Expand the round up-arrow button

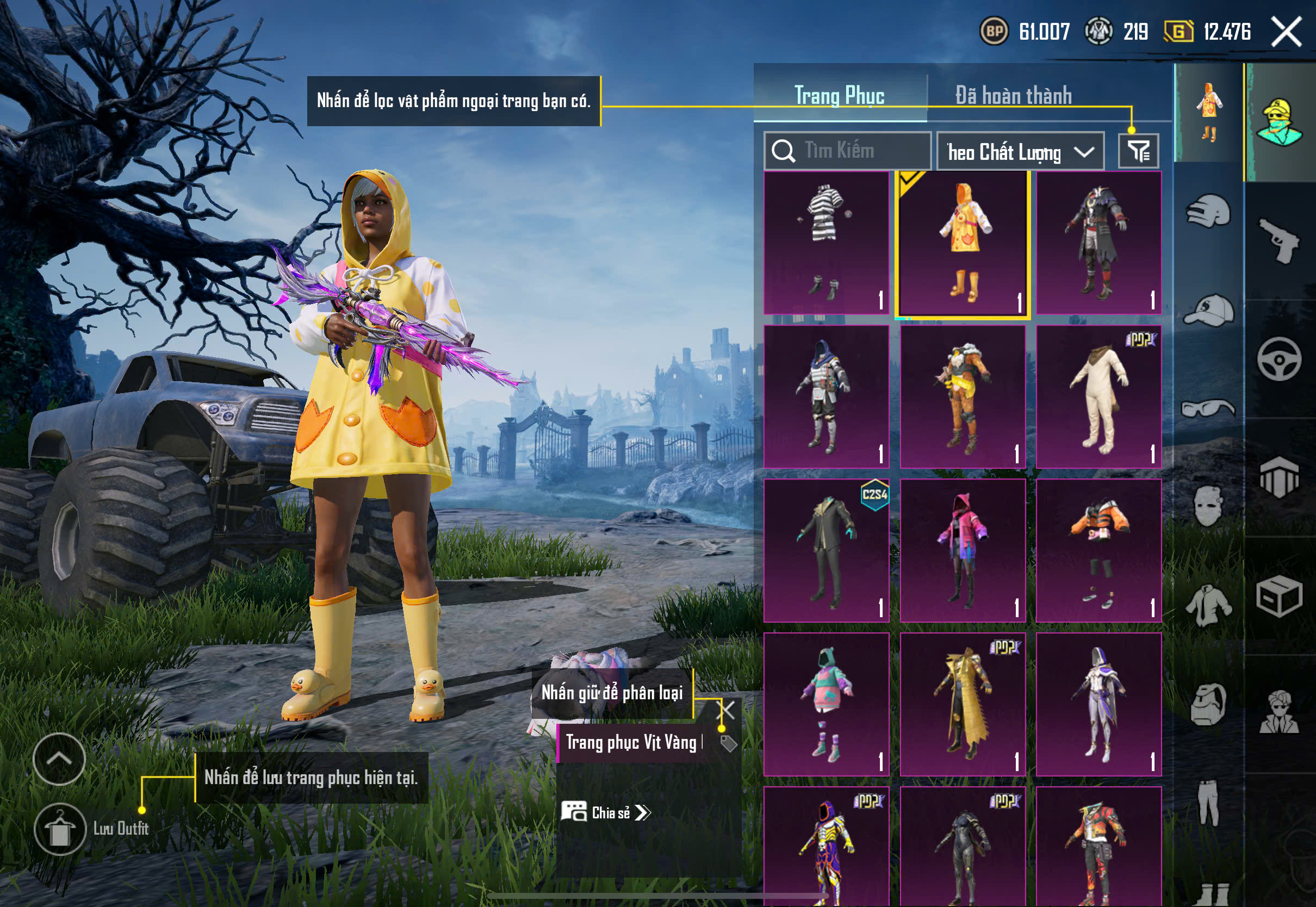tap(59, 759)
